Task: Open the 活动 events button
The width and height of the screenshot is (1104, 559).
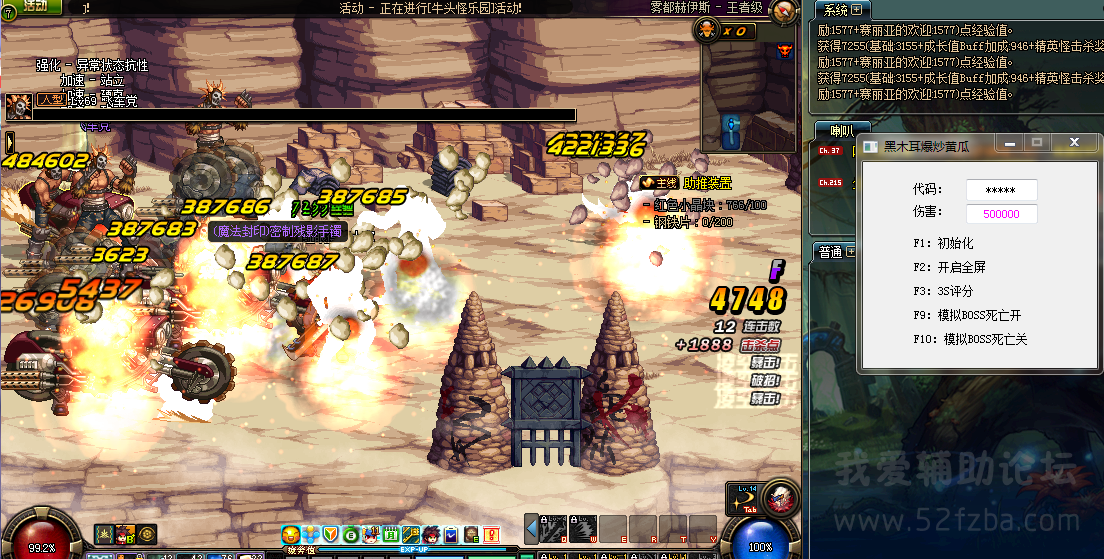Action: [x=30, y=7]
